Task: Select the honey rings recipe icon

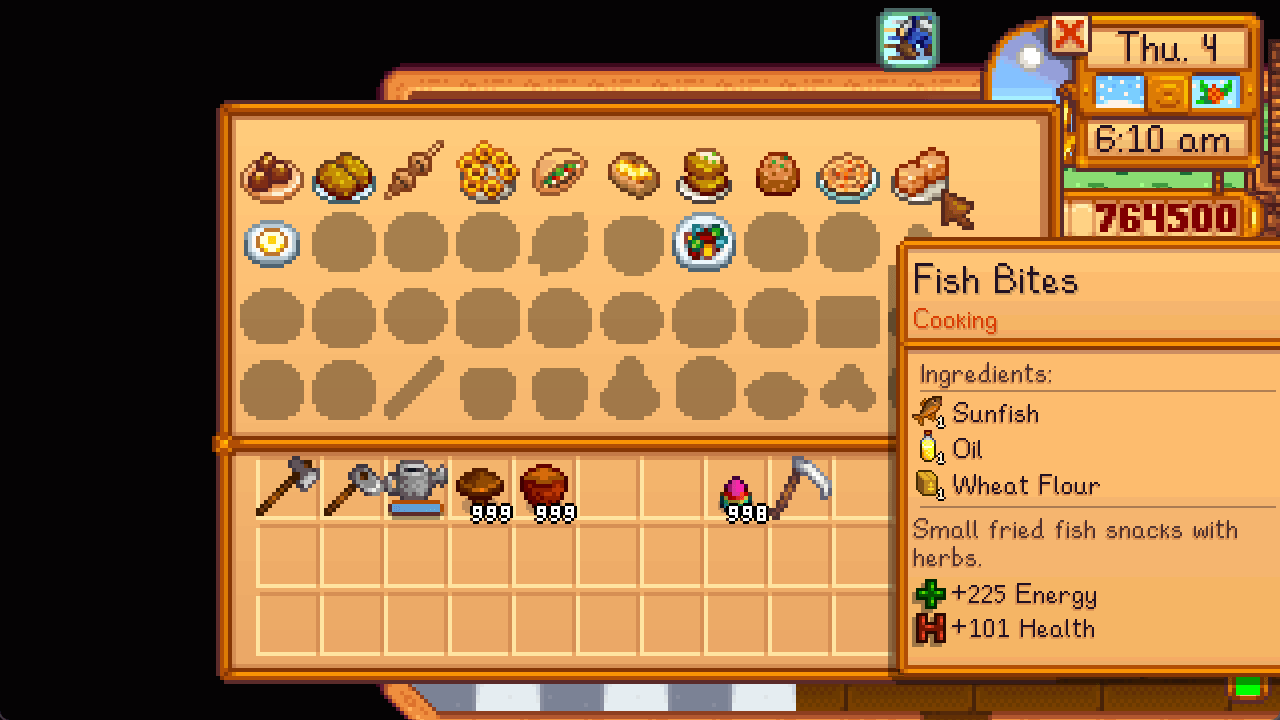Action: [487, 175]
